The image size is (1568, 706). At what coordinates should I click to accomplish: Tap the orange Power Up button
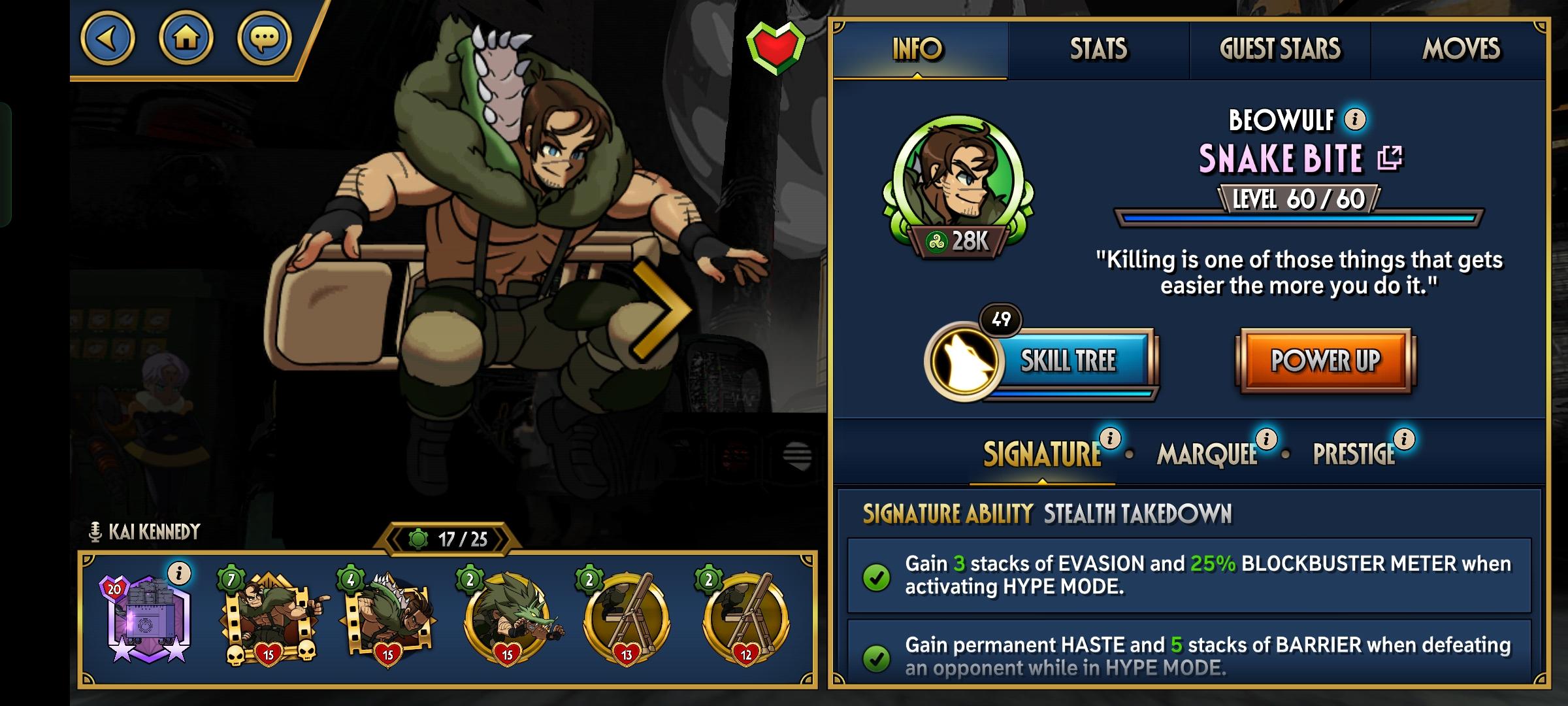click(1325, 361)
